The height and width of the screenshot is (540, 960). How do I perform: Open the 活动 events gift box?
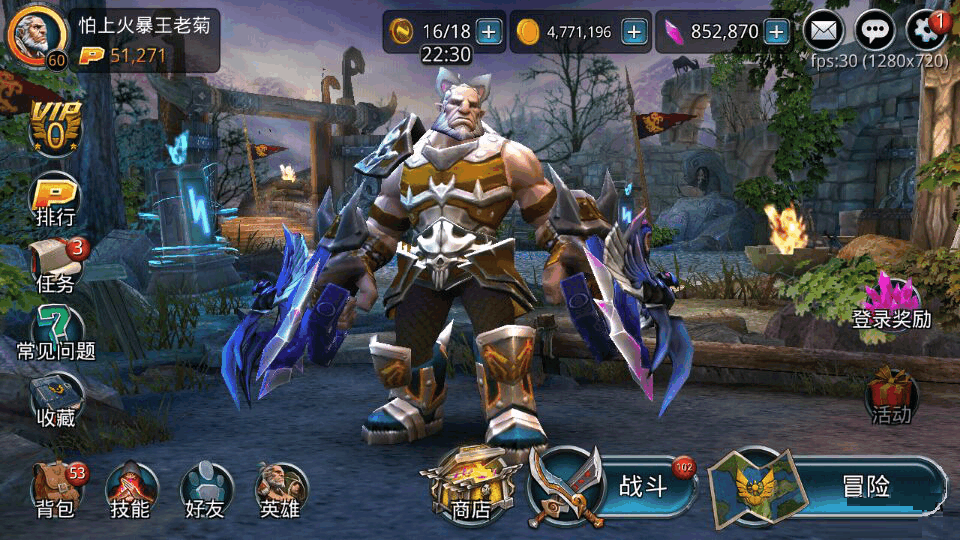coord(890,395)
